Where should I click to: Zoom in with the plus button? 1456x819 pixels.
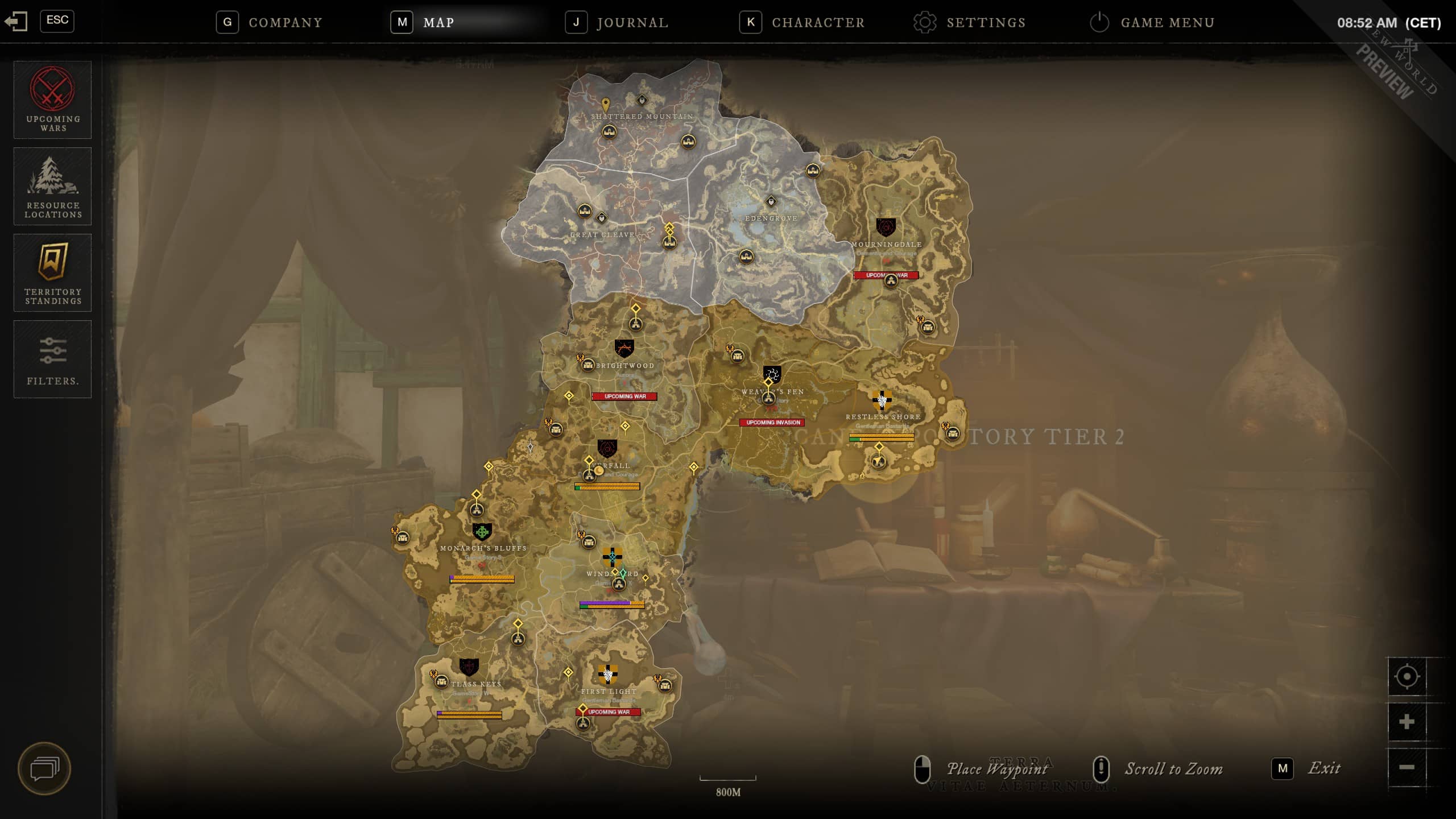point(1407,722)
